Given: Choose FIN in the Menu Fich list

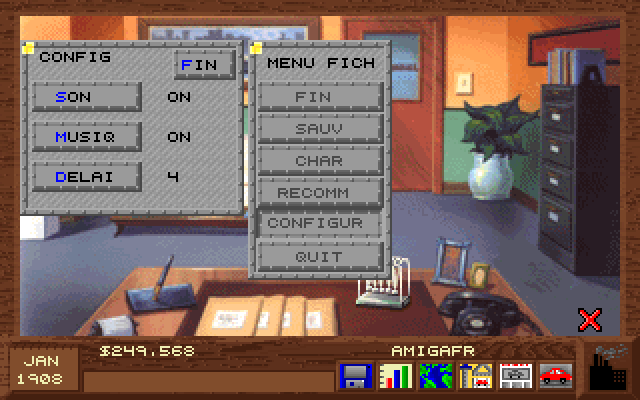Looking at the screenshot, I should click(x=320, y=97).
